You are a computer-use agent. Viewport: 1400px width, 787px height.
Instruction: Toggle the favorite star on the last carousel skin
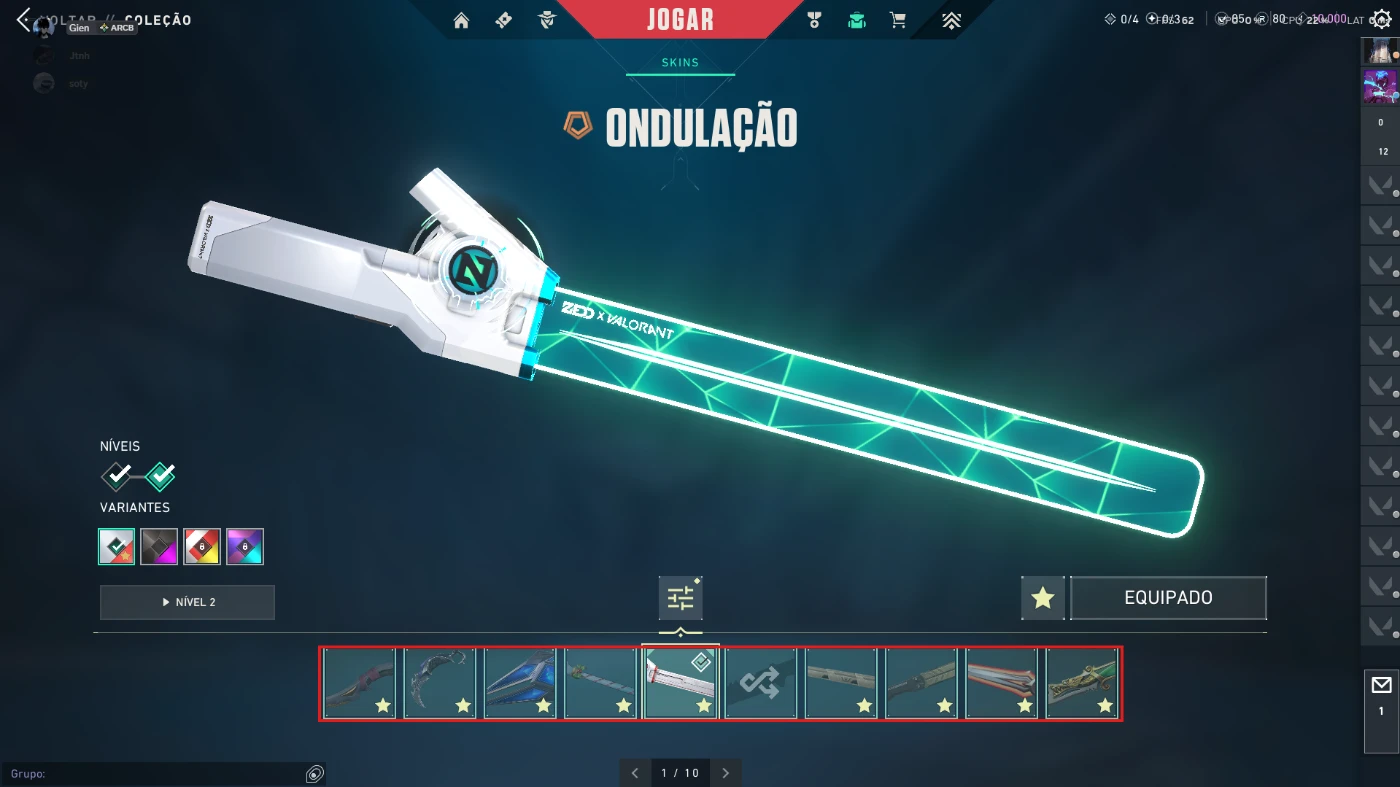[x=1105, y=706]
